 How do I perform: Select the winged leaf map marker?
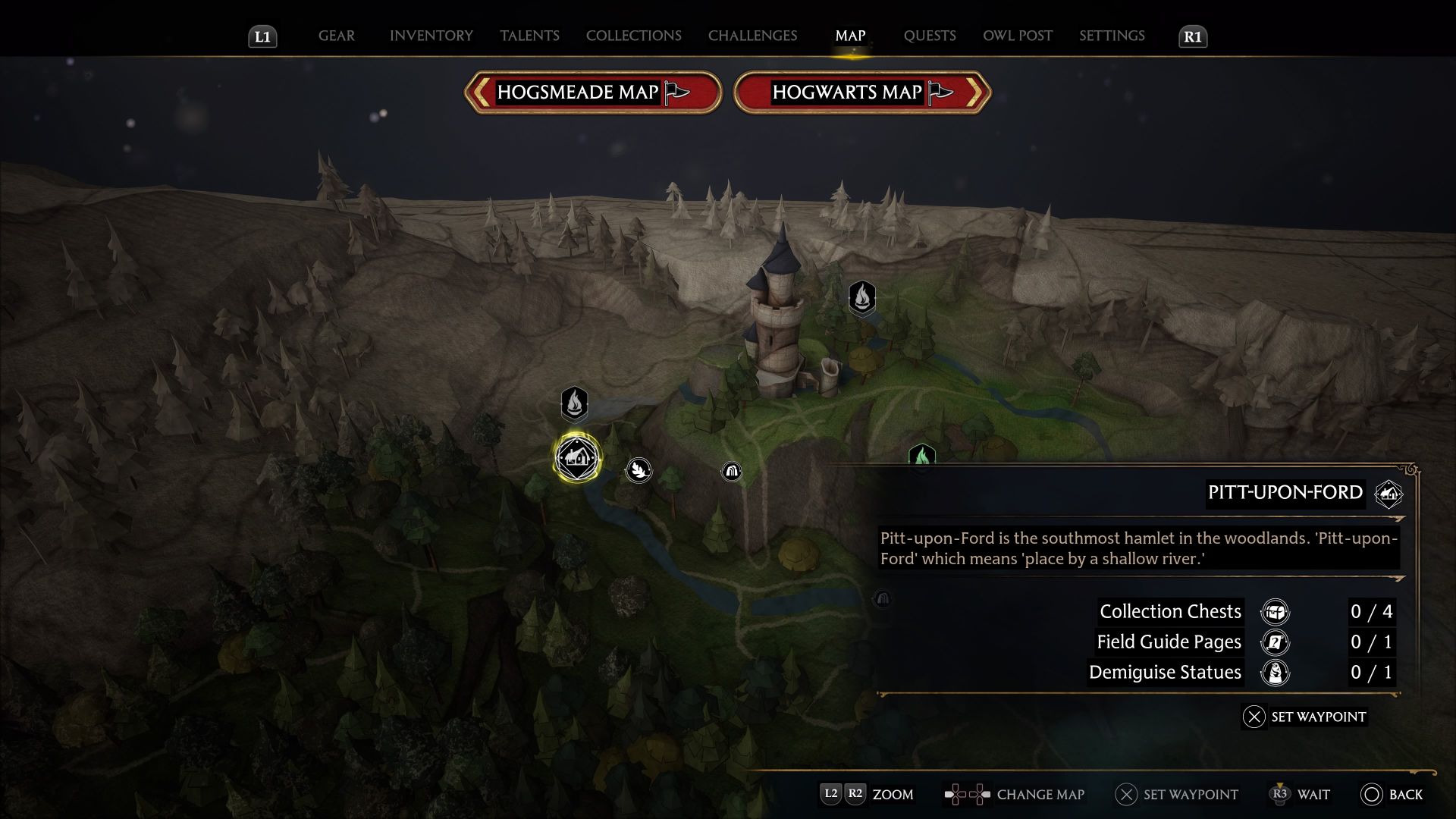639,470
